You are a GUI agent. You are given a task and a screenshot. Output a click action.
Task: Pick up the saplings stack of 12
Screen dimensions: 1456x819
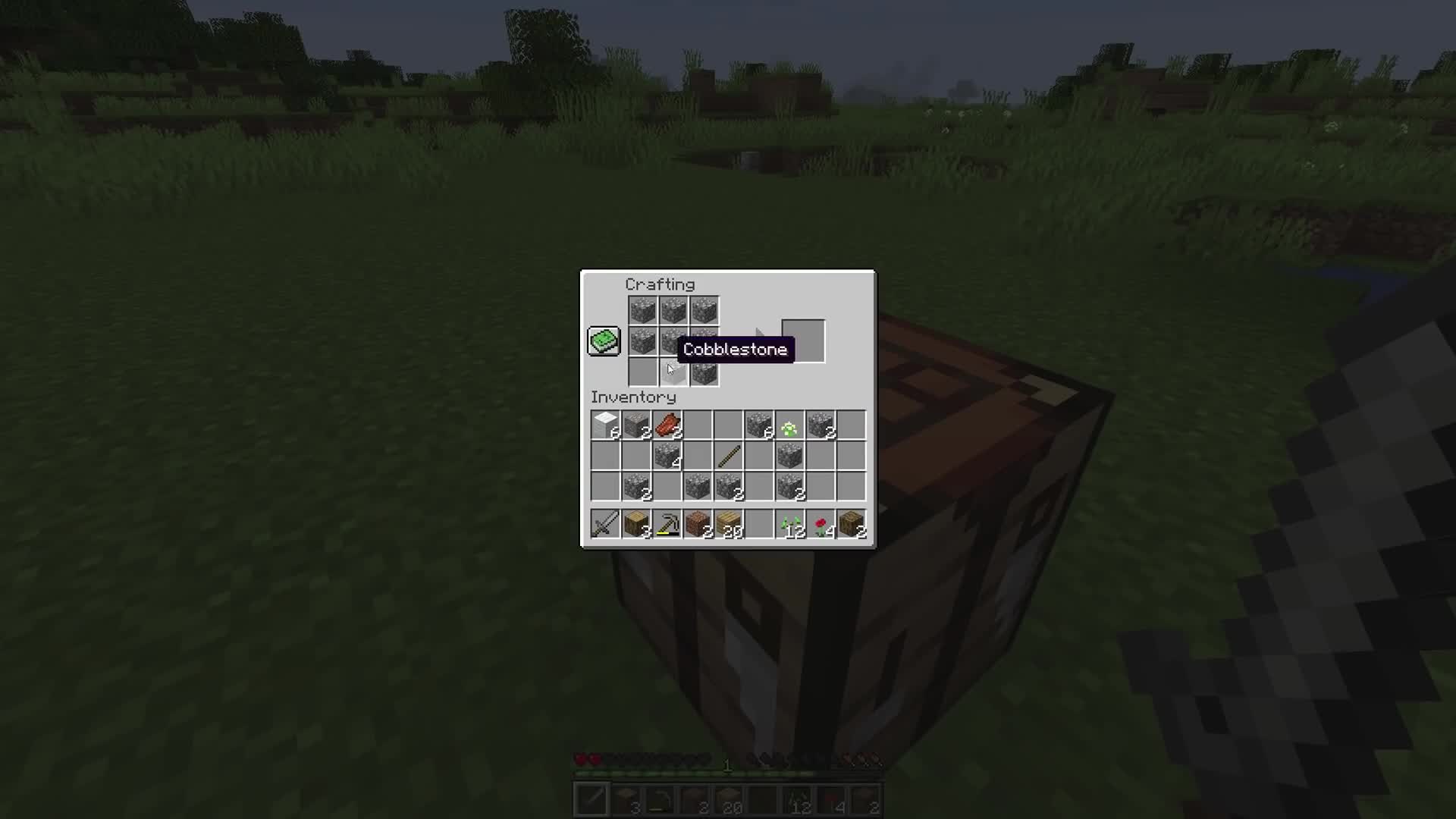[x=789, y=523]
